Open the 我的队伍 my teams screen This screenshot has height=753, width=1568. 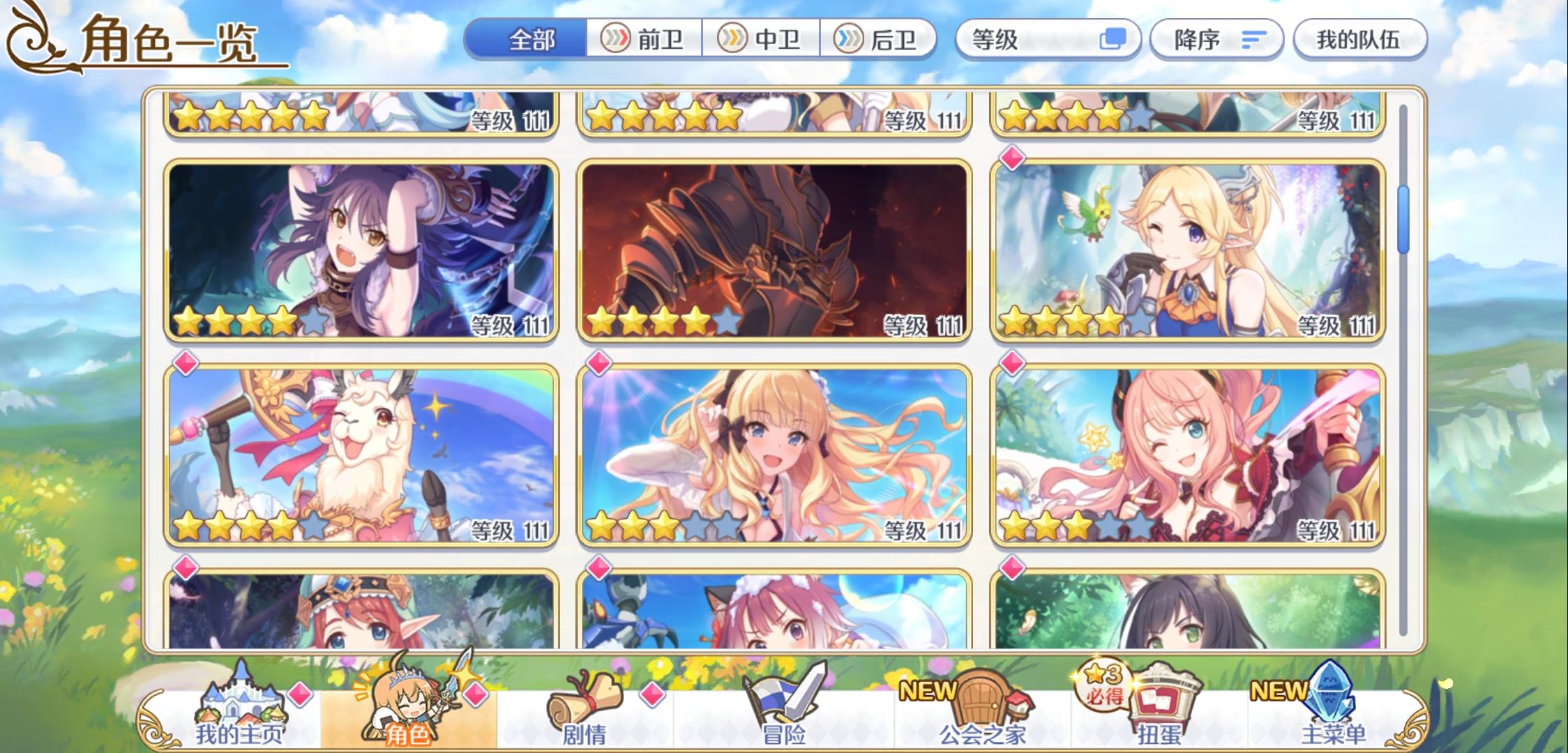click(1359, 40)
